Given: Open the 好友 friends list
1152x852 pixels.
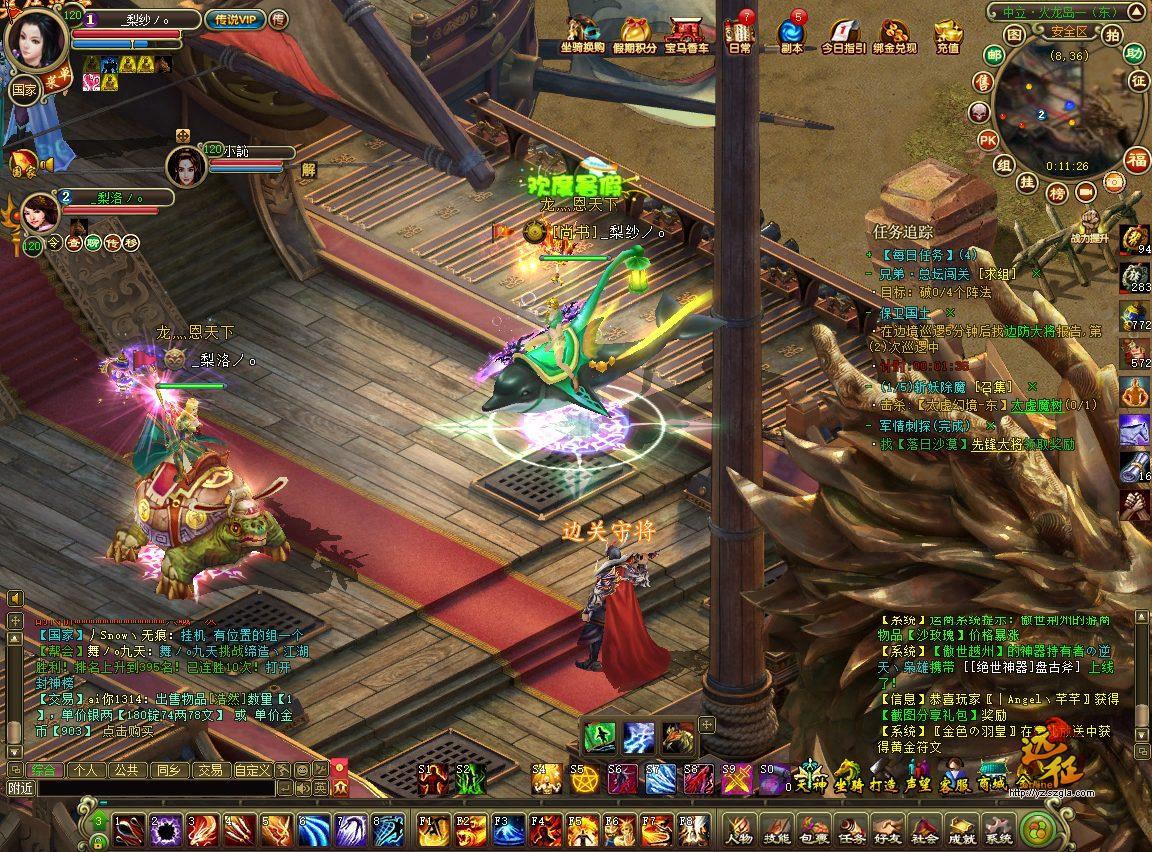Looking at the screenshot, I should (x=888, y=829).
